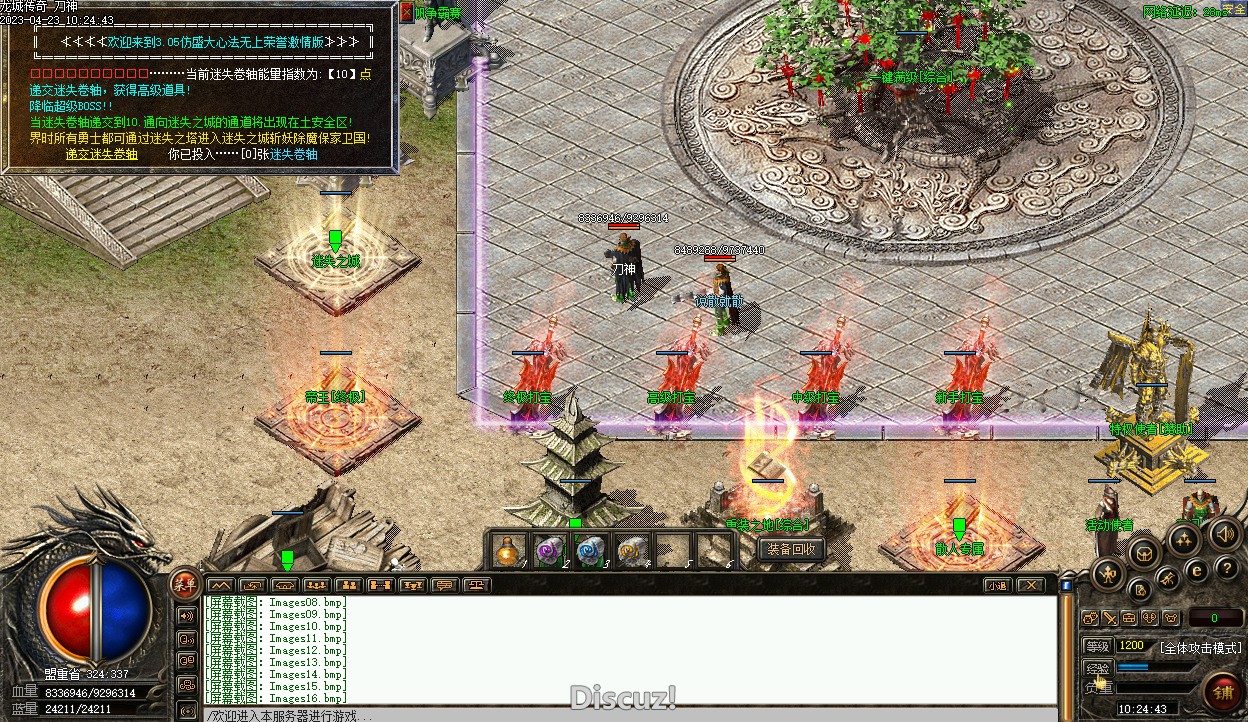Open the round 菜单 menu button
This screenshot has width=1248, height=722.
(185, 583)
